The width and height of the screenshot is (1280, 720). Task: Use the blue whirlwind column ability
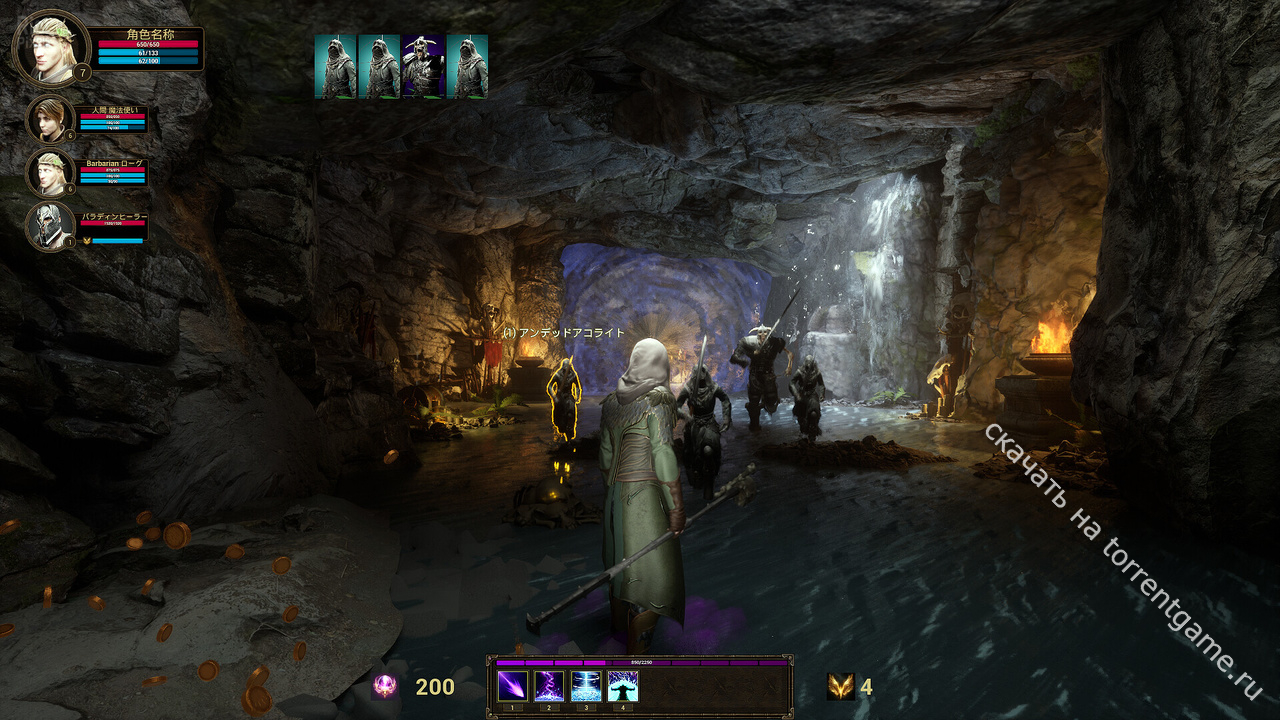[x=586, y=686]
